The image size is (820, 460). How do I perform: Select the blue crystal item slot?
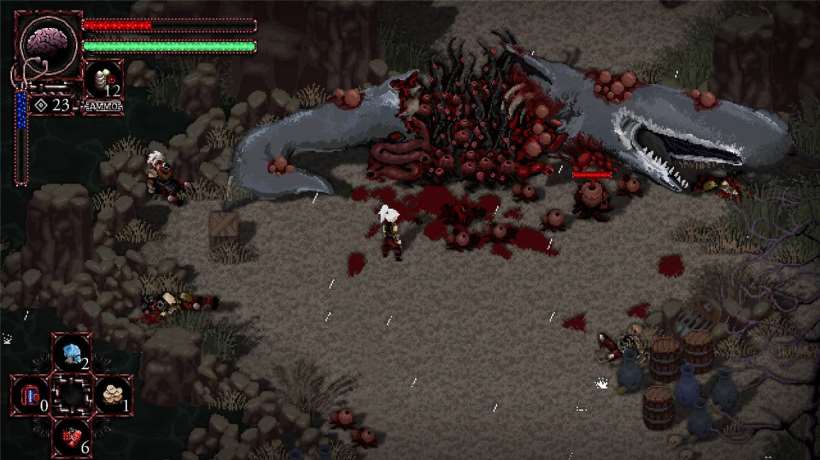coord(71,352)
